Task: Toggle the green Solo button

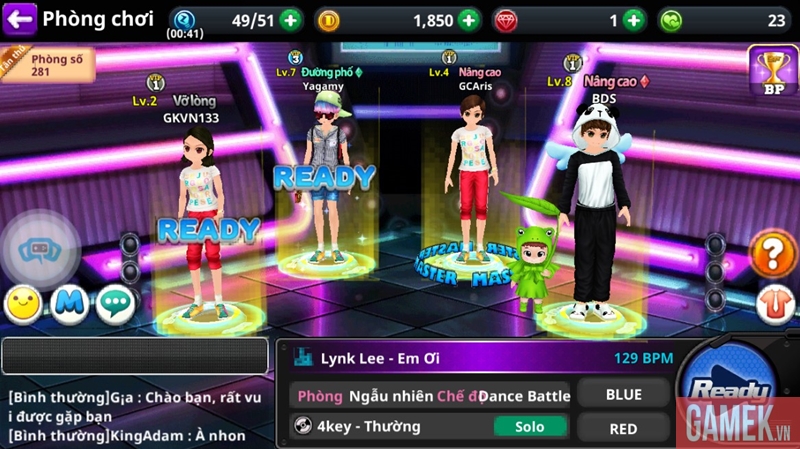Action: [530, 427]
